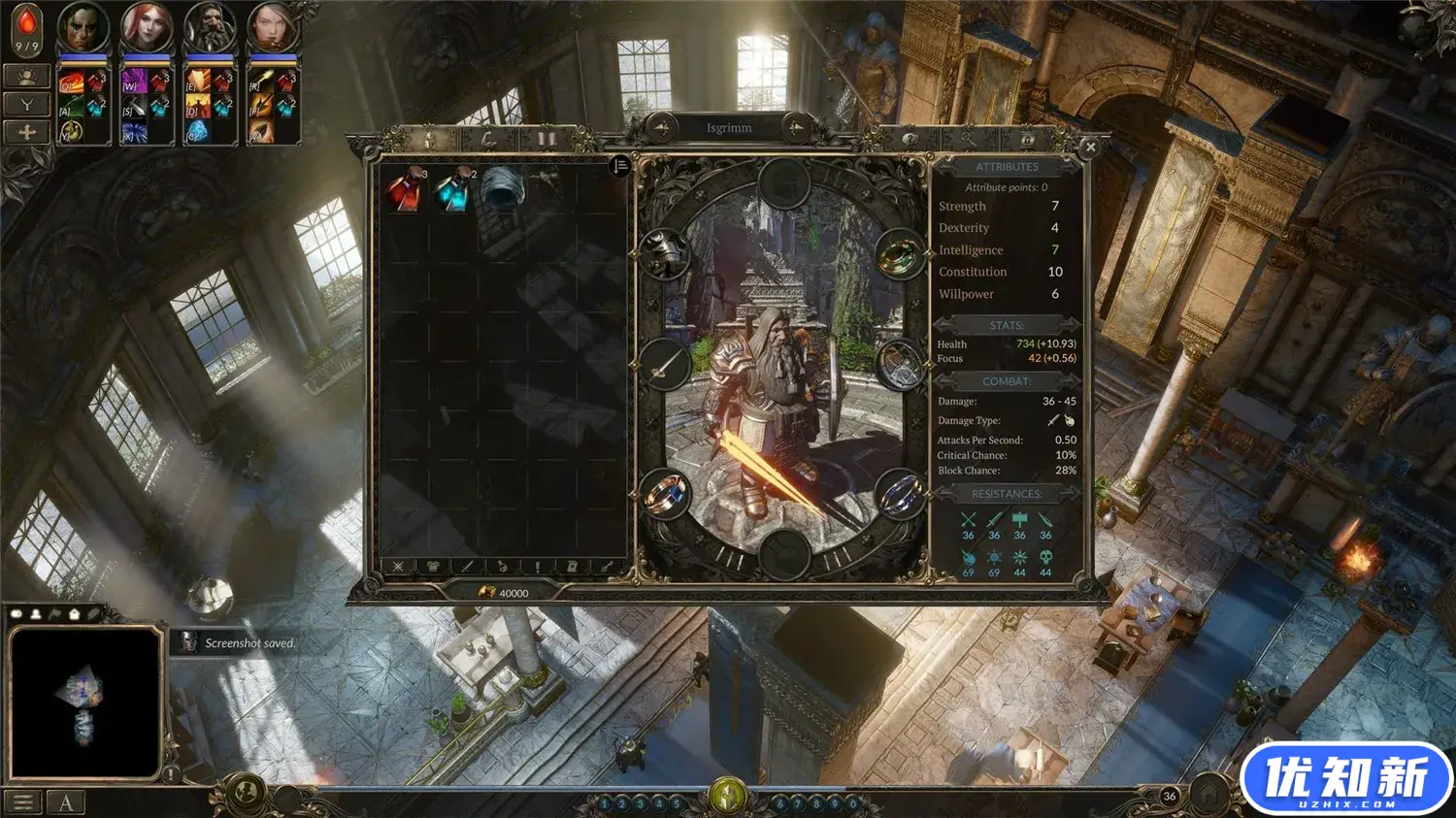1456x818 pixels.
Task: Click the minimap in the corner
Action: 84,701
